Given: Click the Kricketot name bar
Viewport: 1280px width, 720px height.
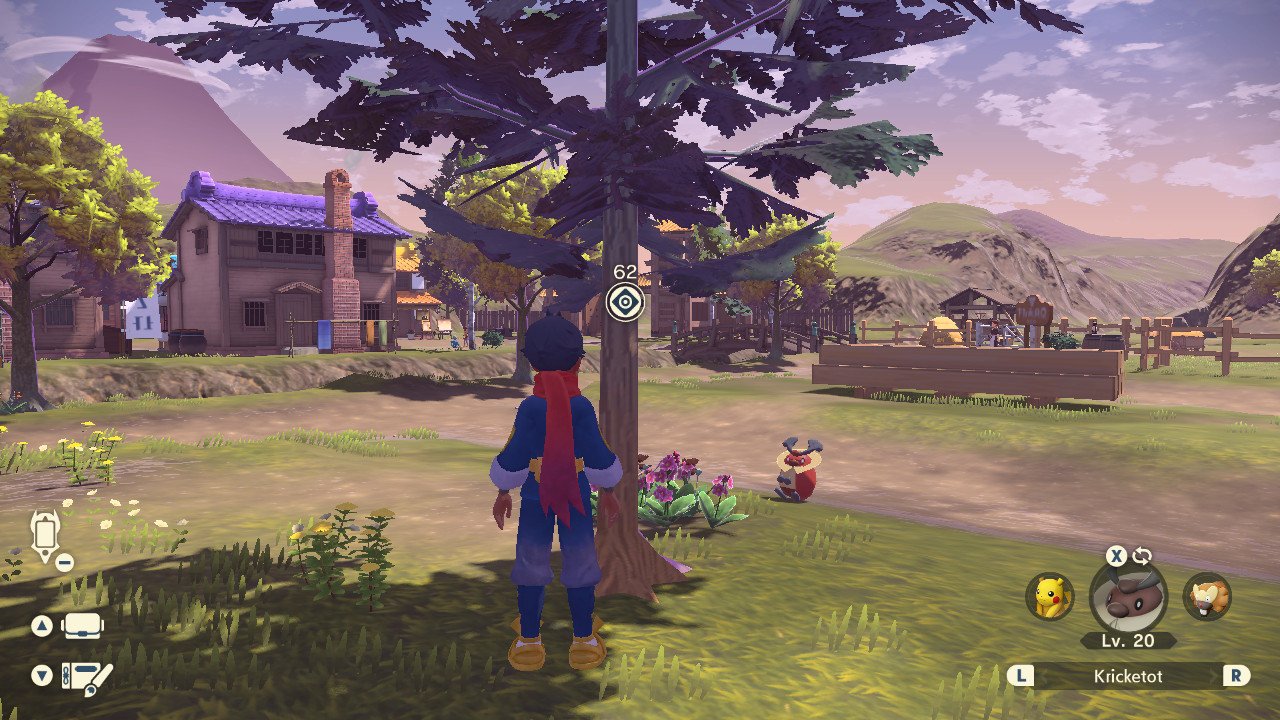Looking at the screenshot, I should point(1129,677).
